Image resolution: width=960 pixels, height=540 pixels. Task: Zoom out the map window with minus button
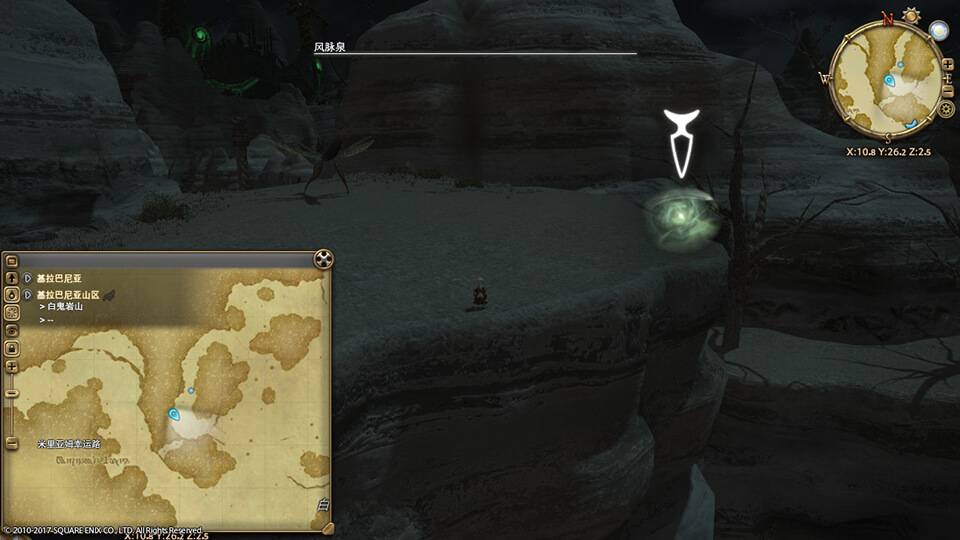pos(12,392)
